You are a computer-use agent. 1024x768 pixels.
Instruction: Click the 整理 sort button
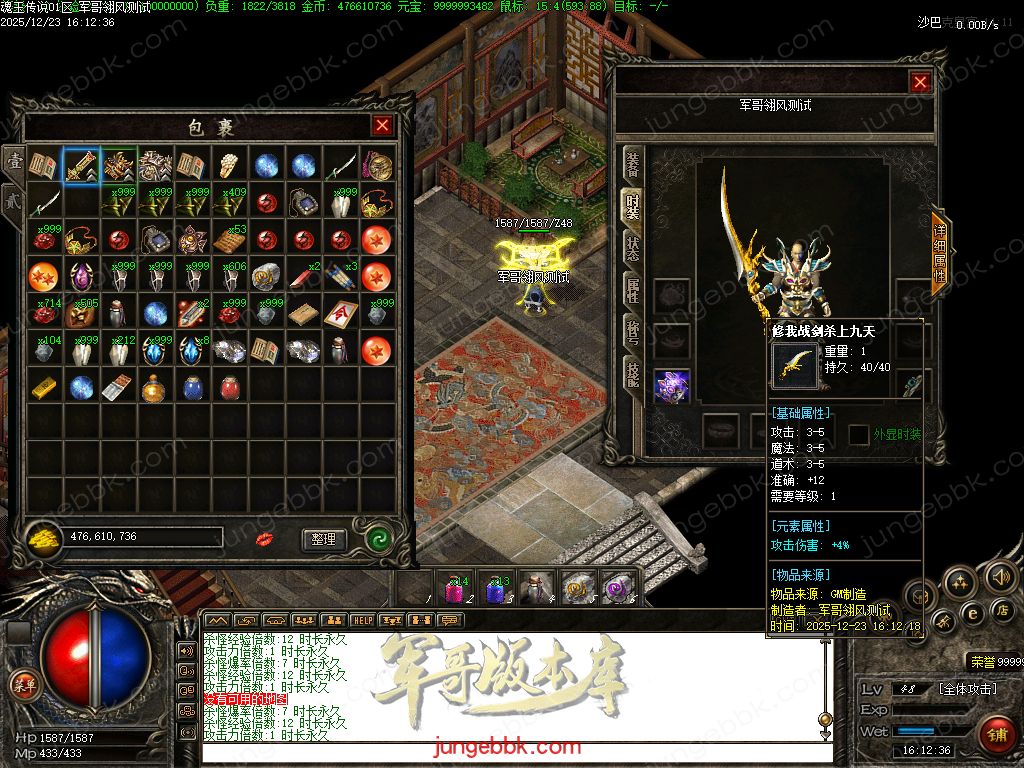pyautogui.click(x=323, y=539)
